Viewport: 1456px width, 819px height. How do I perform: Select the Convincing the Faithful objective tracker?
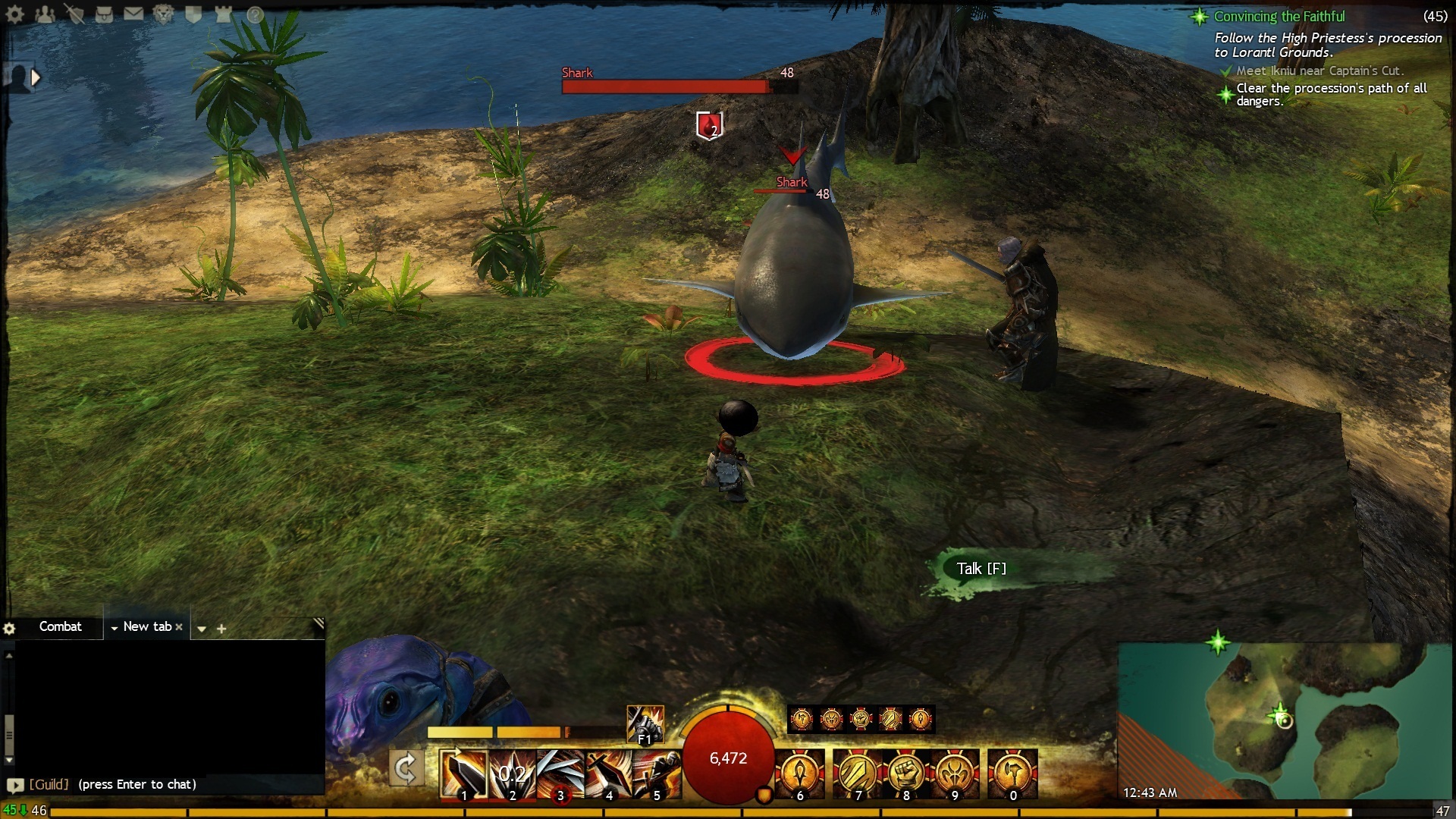(1279, 17)
